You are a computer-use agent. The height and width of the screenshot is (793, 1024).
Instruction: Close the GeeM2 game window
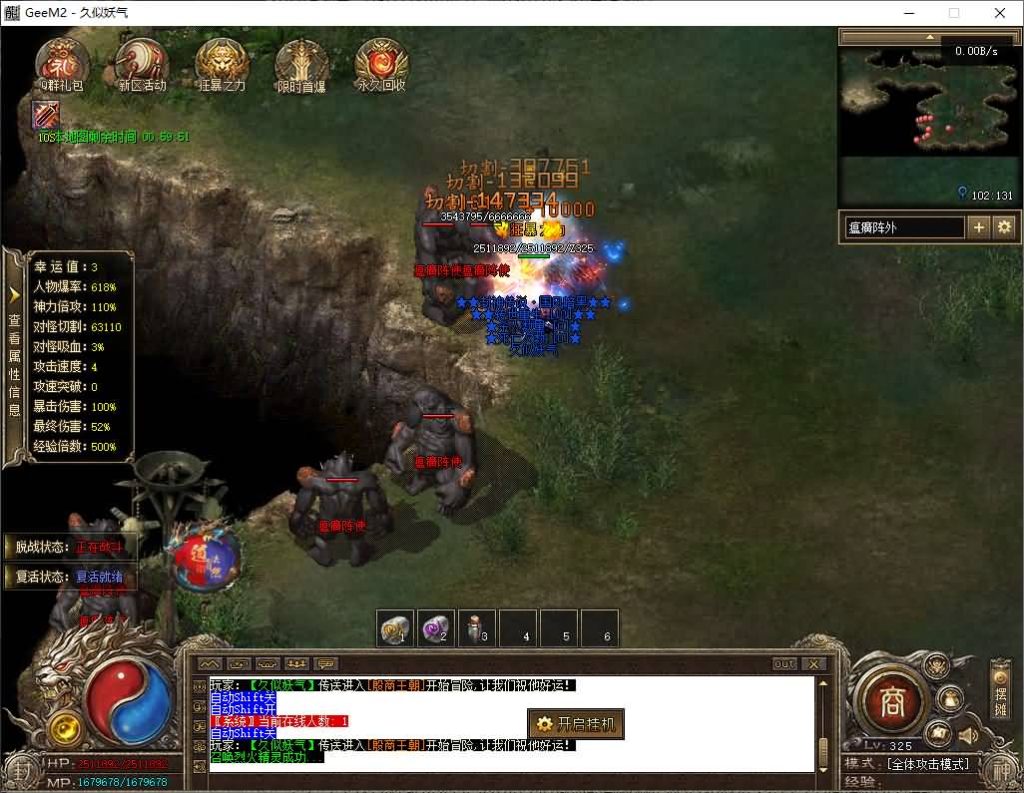1000,13
